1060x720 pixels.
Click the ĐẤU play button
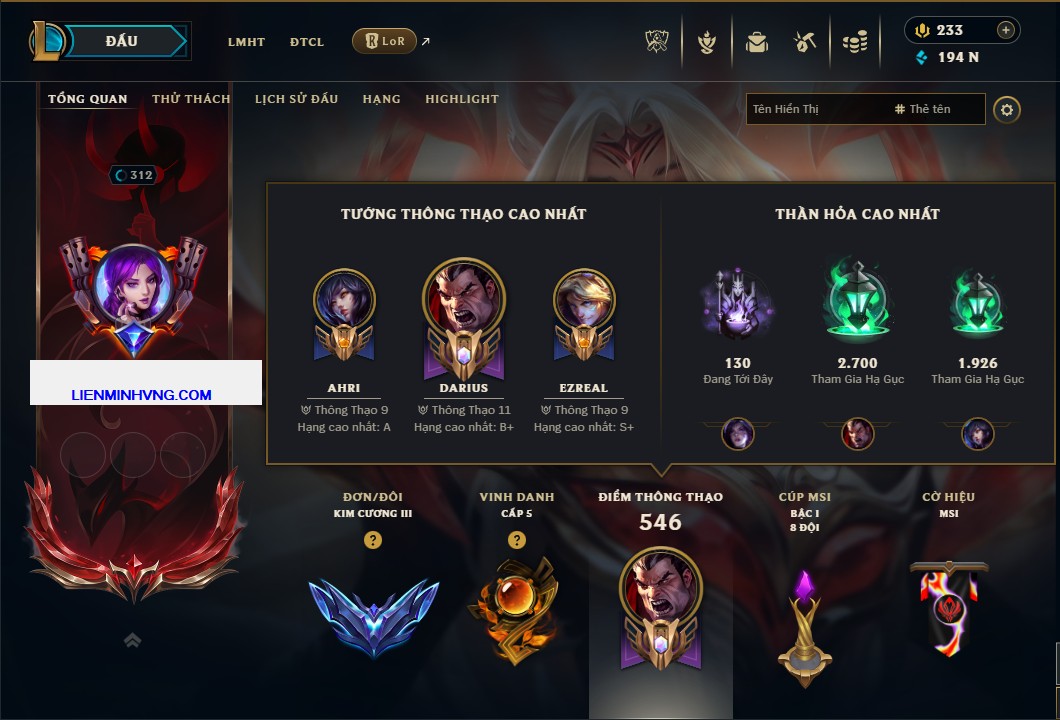[x=120, y=41]
